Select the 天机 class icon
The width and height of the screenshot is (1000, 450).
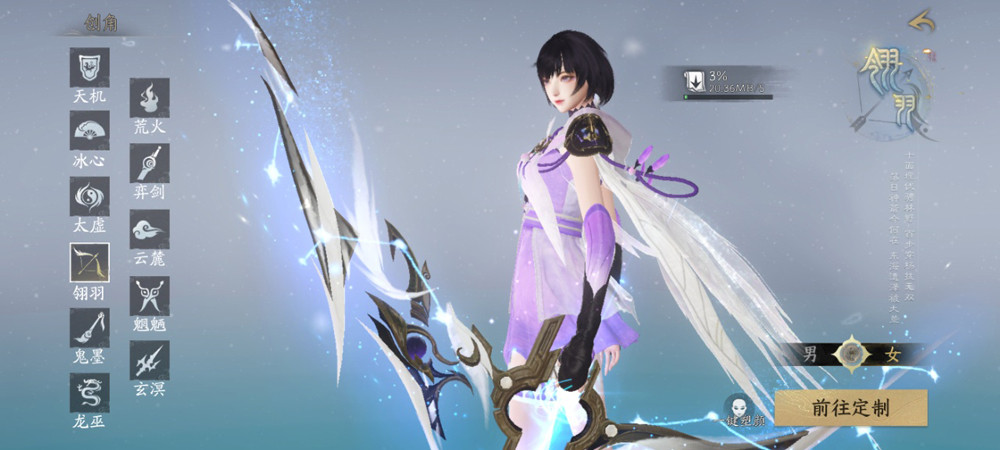89,68
